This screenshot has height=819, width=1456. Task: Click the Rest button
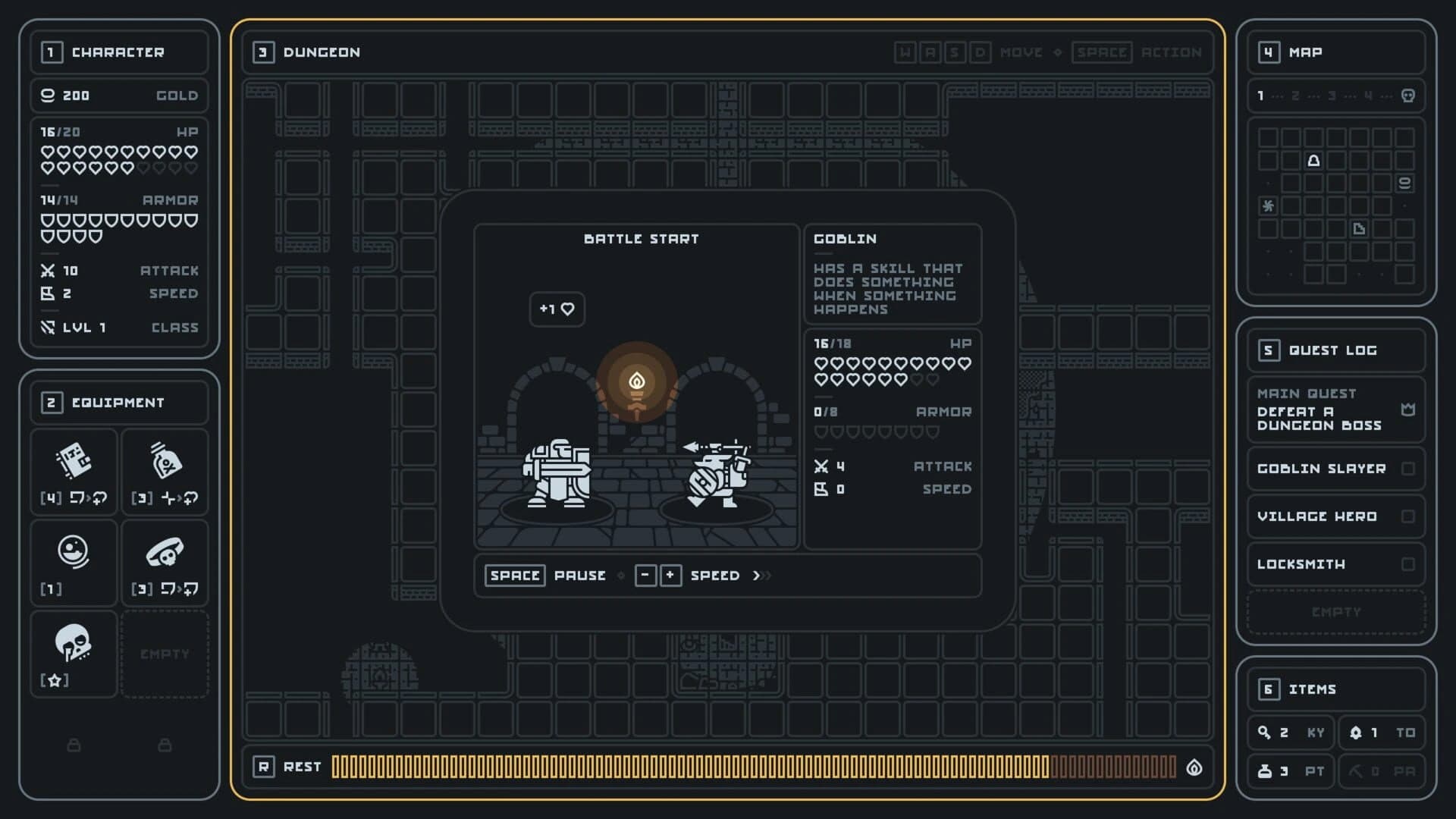[x=289, y=767]
